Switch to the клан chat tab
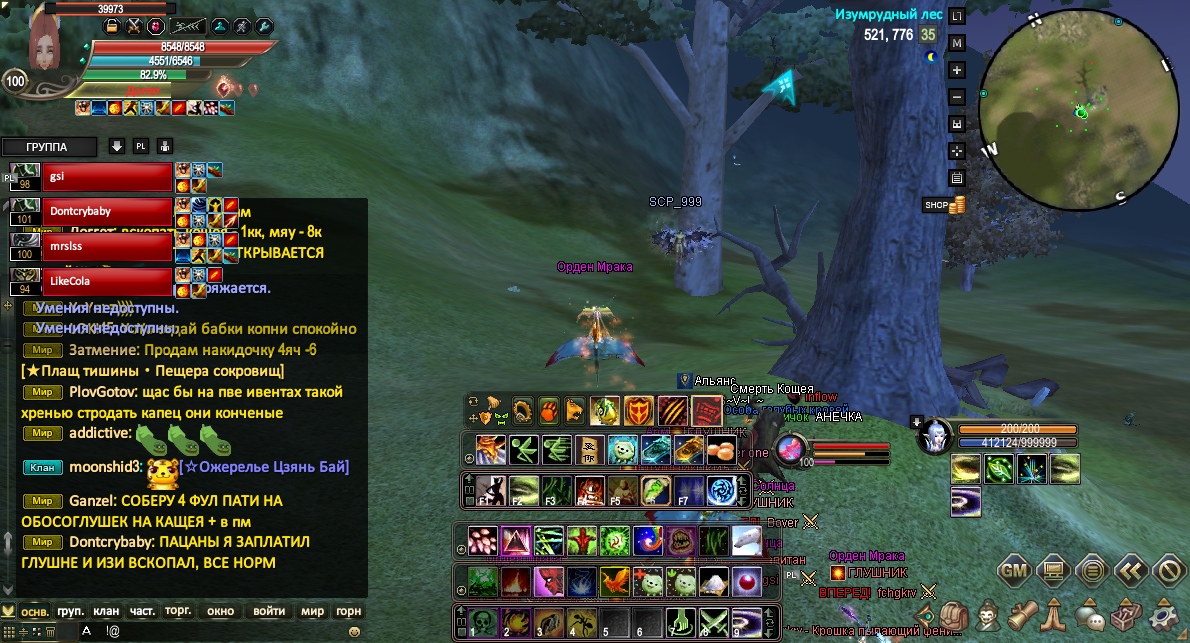 pyautogui.click(x=106, y=611)
